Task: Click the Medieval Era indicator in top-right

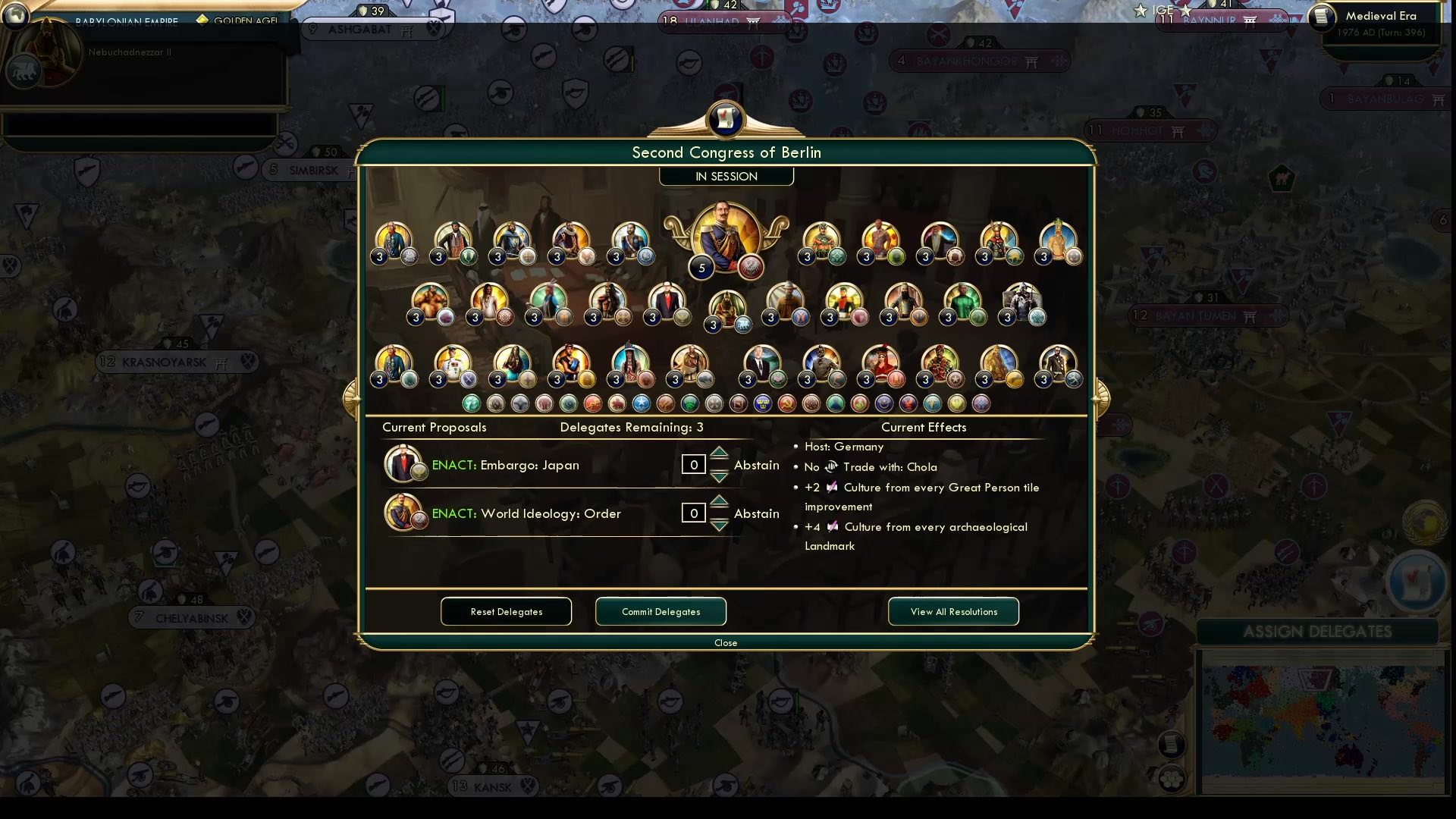Action: [x=1382, y=15]
